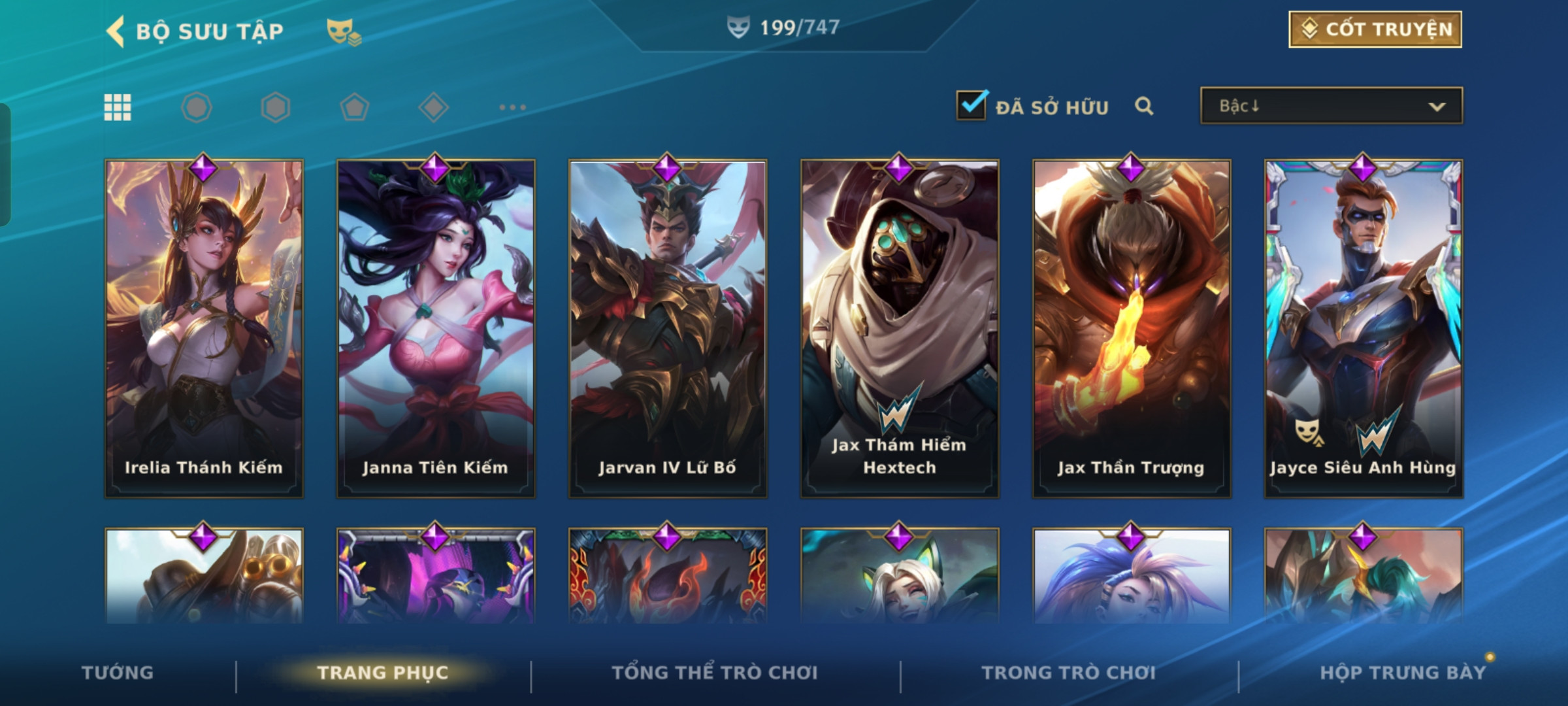Image resolution: width=1568 pixels, height=706 pixels.
Task: Open more filters ellipsis
Action: pos(512,107)
